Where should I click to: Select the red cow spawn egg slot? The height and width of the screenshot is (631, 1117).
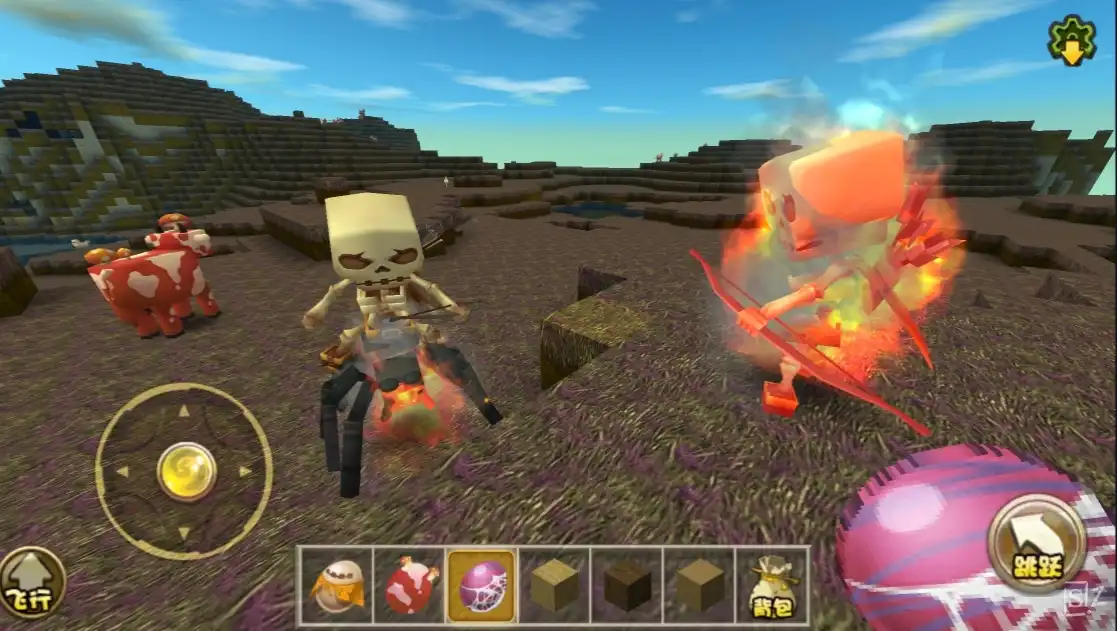(409, 587)
